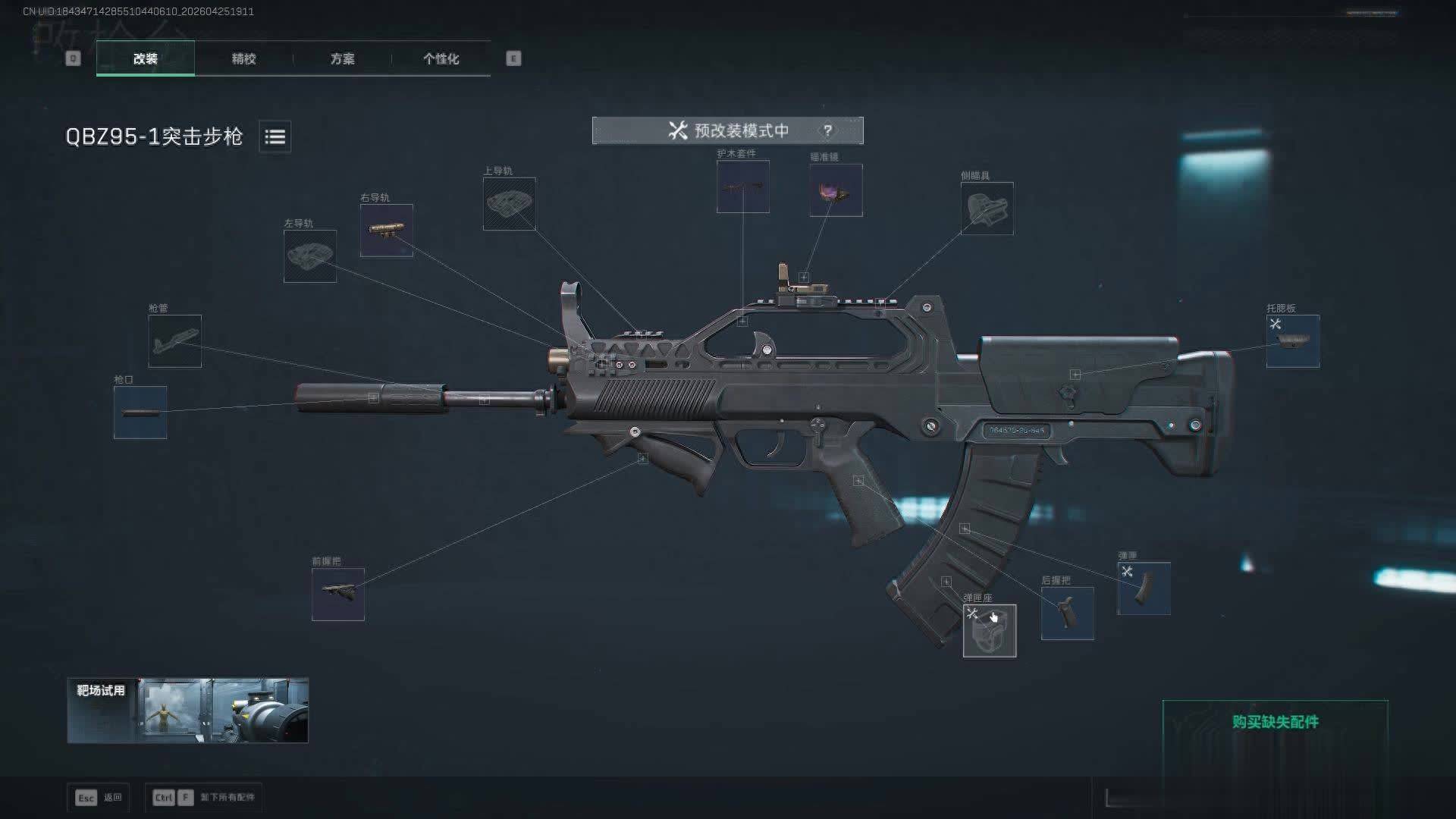The width and height of the screenshot is (1456, 819).
Task: Choose the 右导轨 attachment slot
Action: click(x=386, y=231)
